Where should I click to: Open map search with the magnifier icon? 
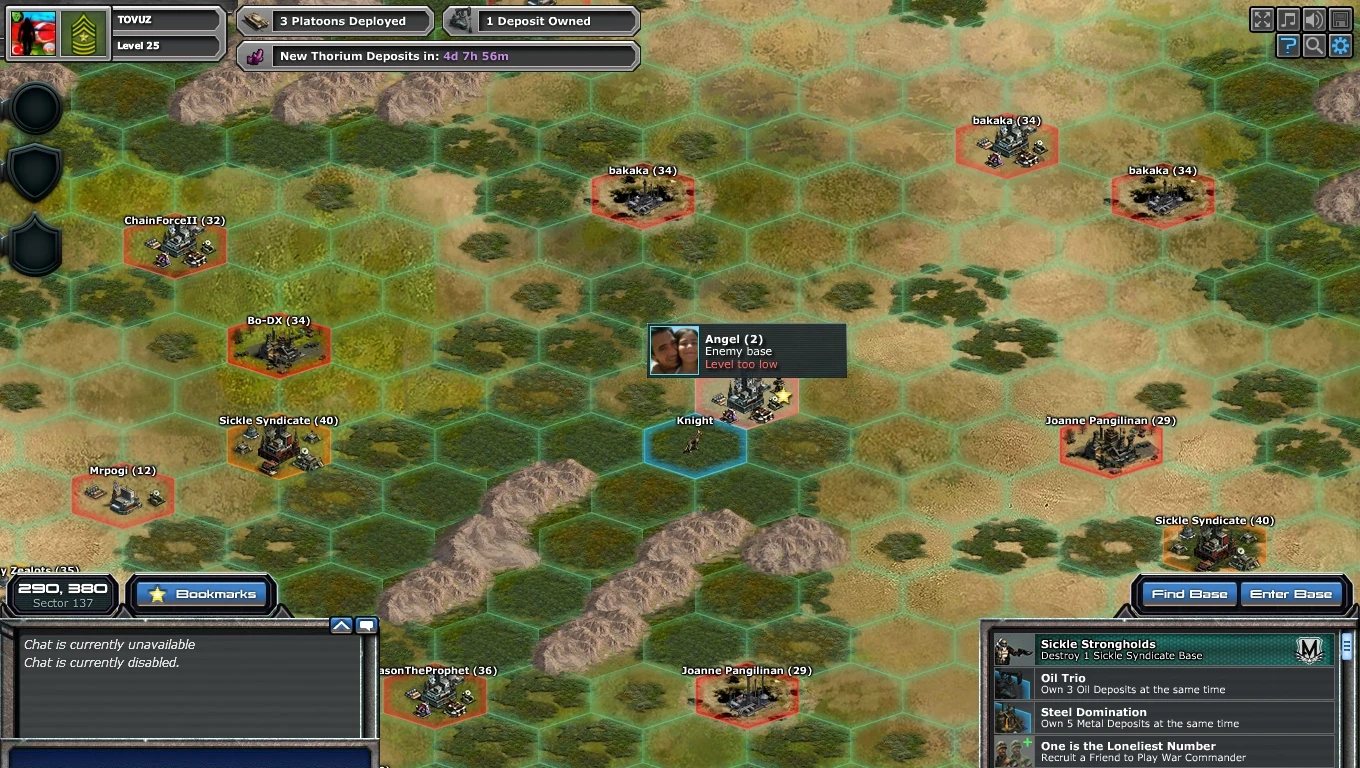pyautogui.click(x=1314, y=45)
